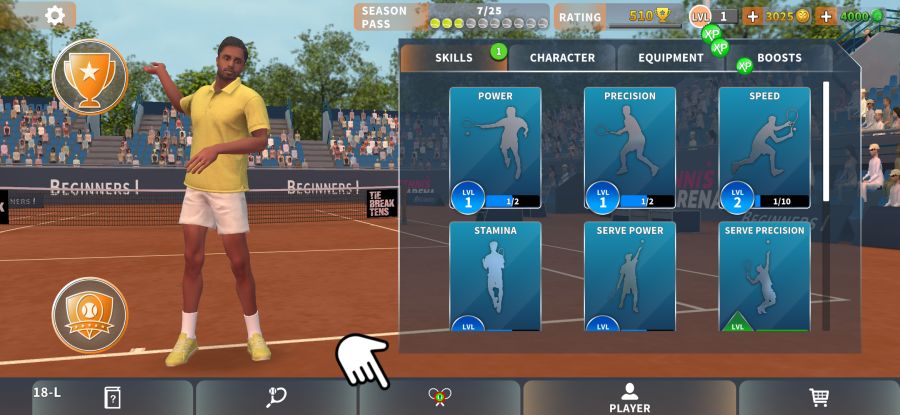Open the shopping cart store
This screenshot has height=415, width=900.
coord(819,397)
